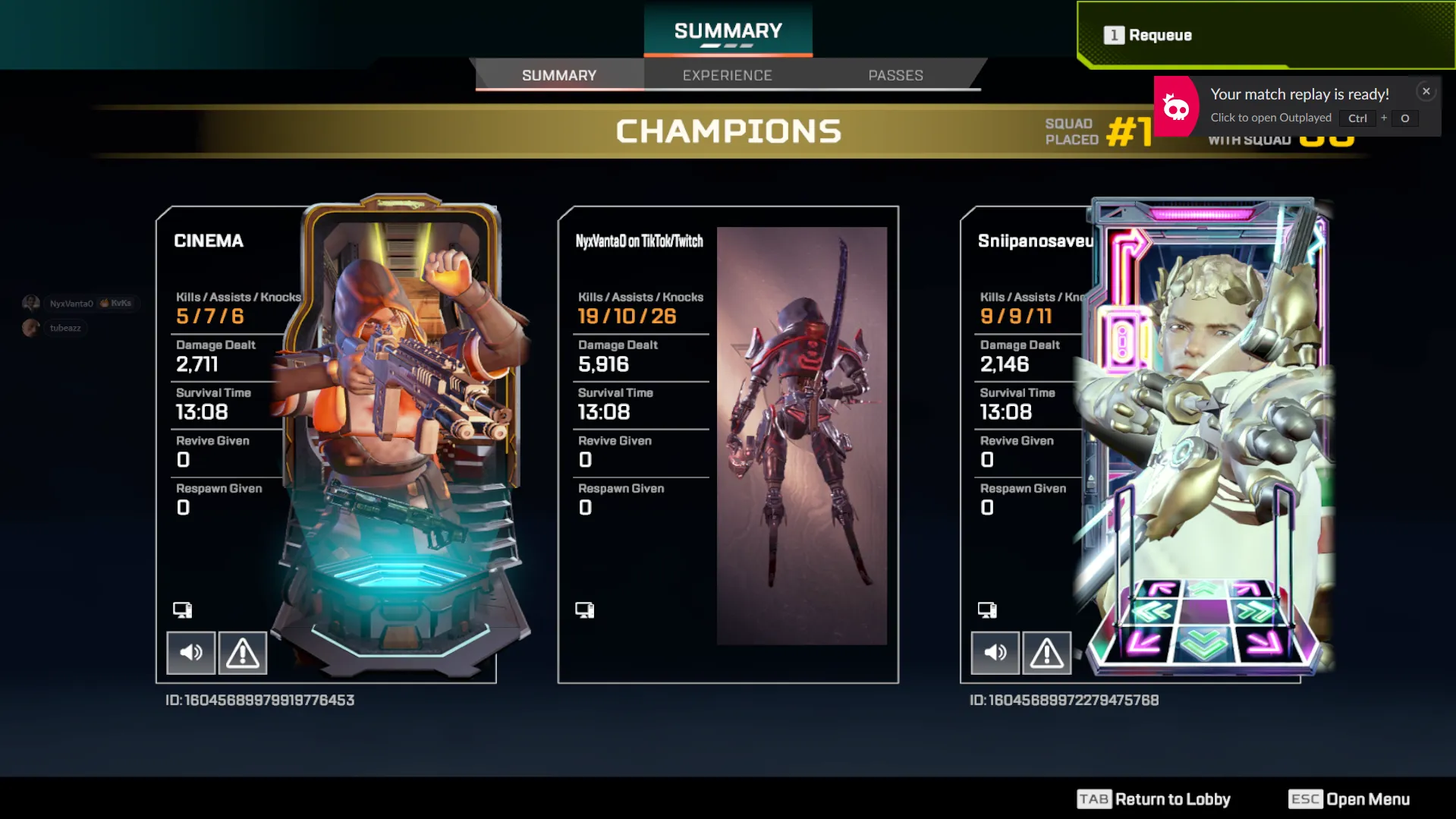Viewport: 1456px width, 819px height.
Task: Select NyxVanta0 in the party list
Action: coord(71,304)
